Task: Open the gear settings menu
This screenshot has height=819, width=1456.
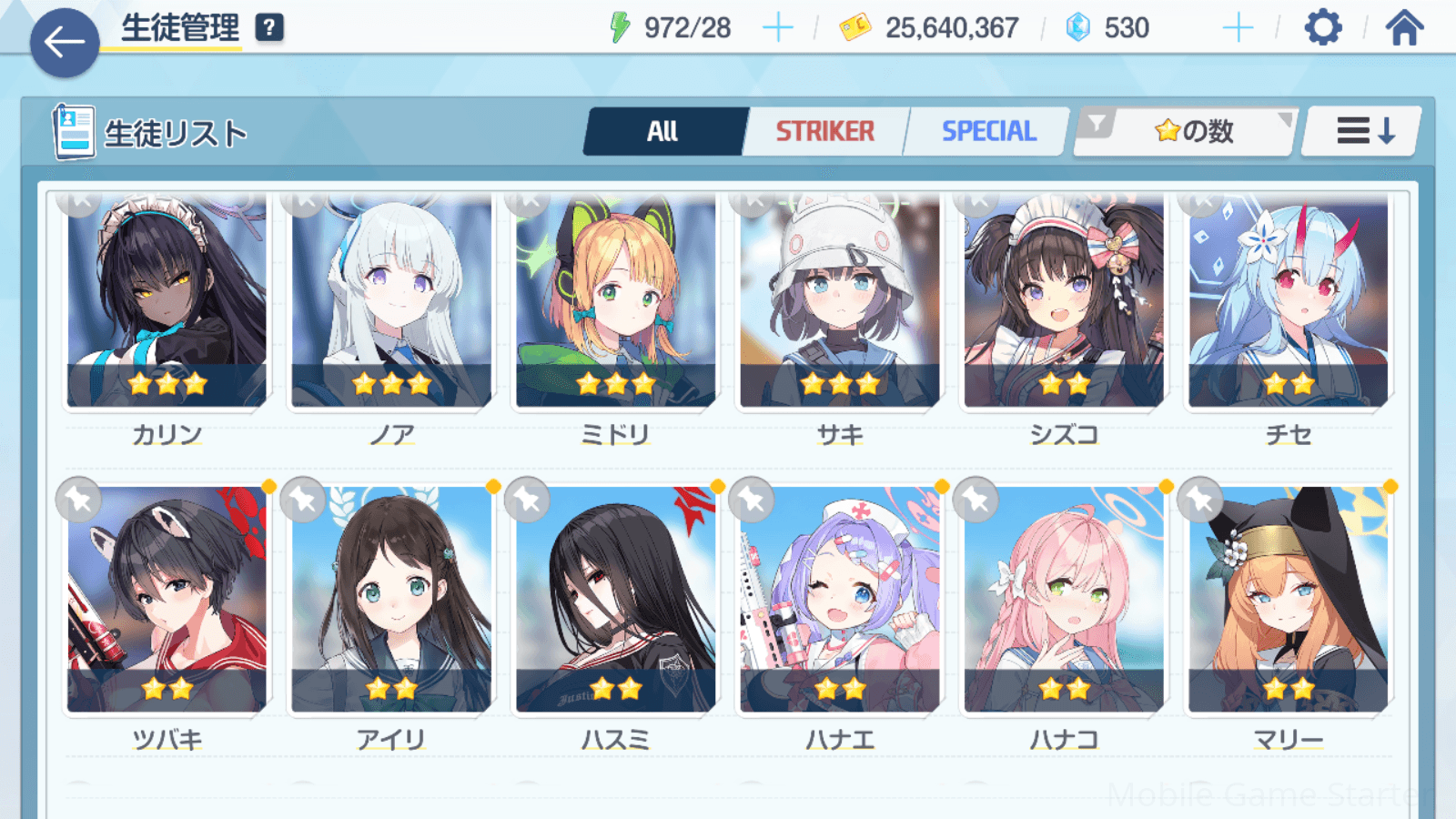Action: (x=1322, y=28)
